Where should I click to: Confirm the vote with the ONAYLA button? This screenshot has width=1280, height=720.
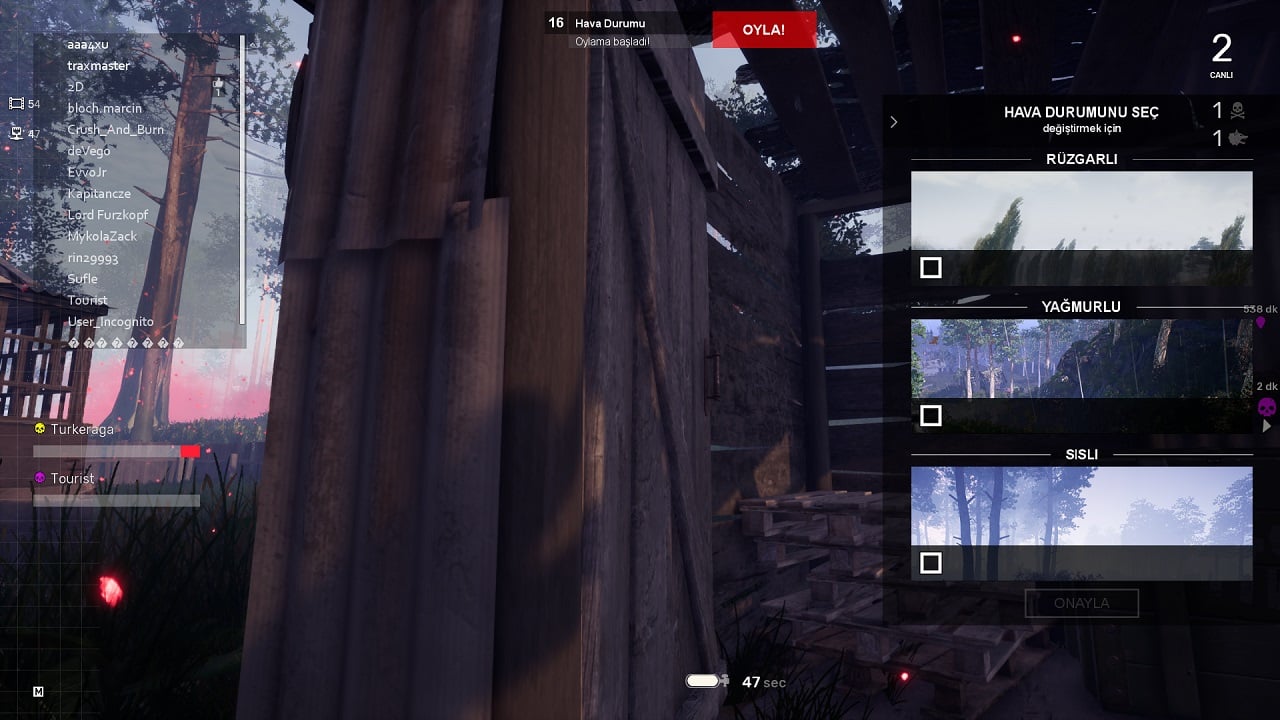(1081, 603)
